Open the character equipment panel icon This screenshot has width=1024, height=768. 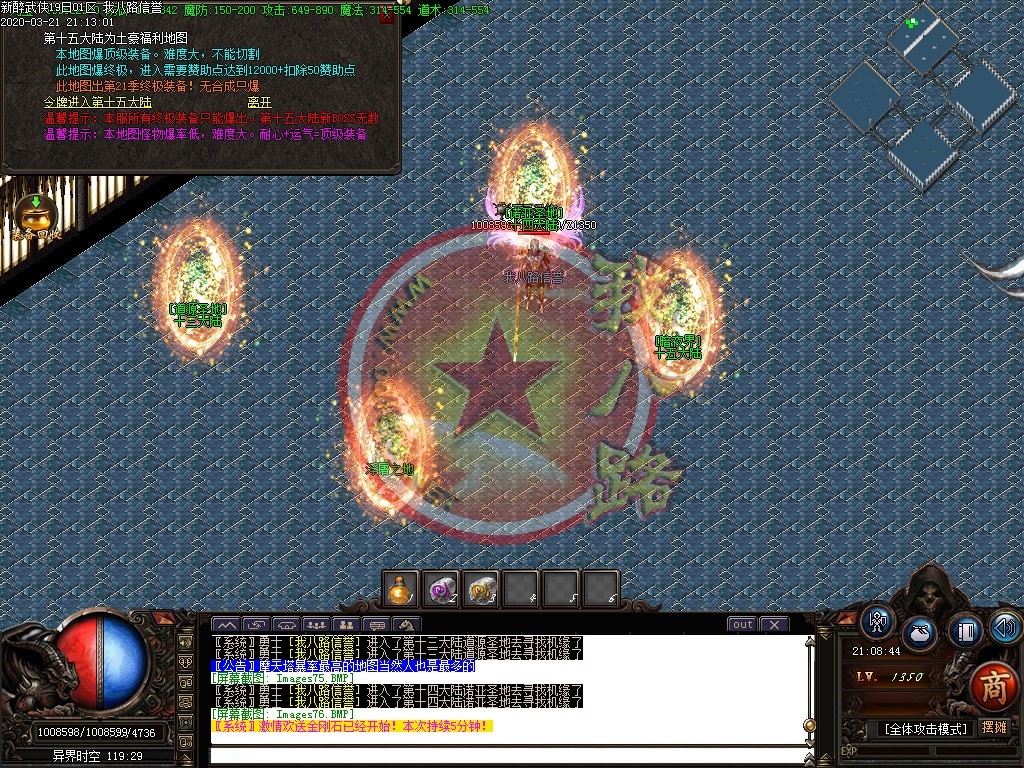pyautogui.click(x=879, y=621)
